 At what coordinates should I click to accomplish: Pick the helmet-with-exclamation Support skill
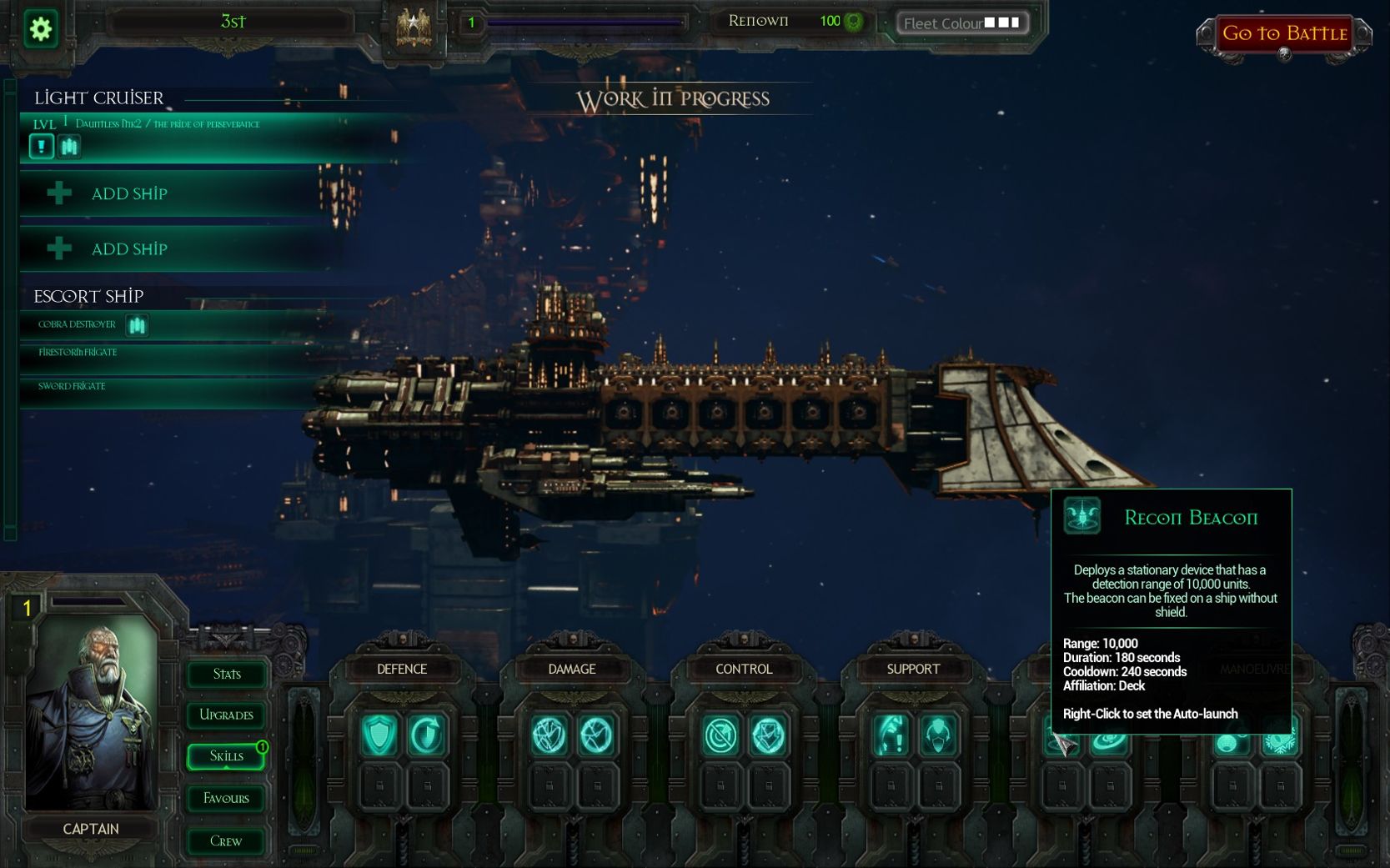click(x=891, y=735)
